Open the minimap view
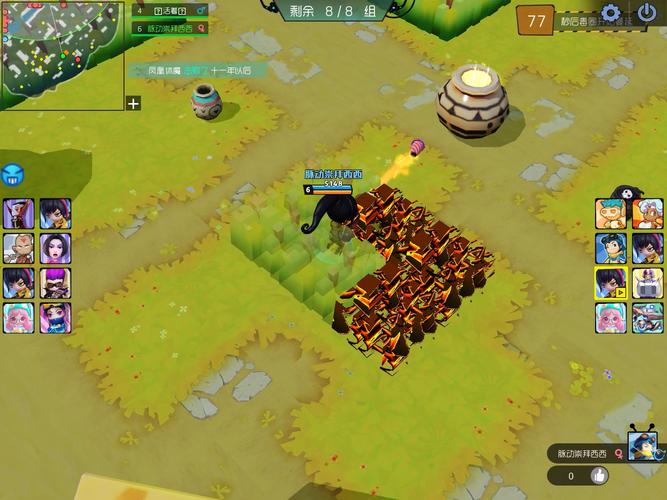 62,52
